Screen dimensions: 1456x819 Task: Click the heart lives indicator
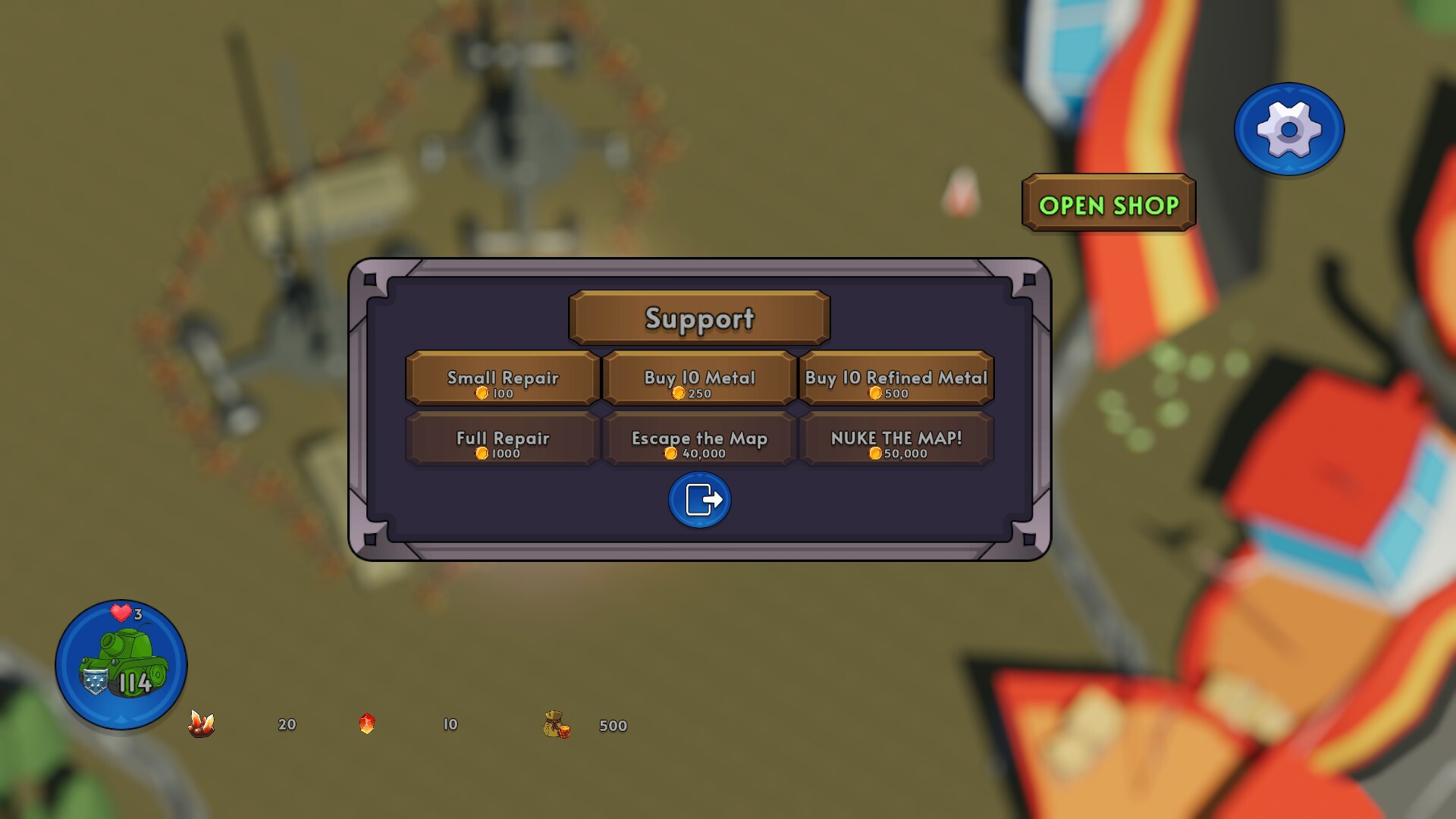(x=121, y=610)
